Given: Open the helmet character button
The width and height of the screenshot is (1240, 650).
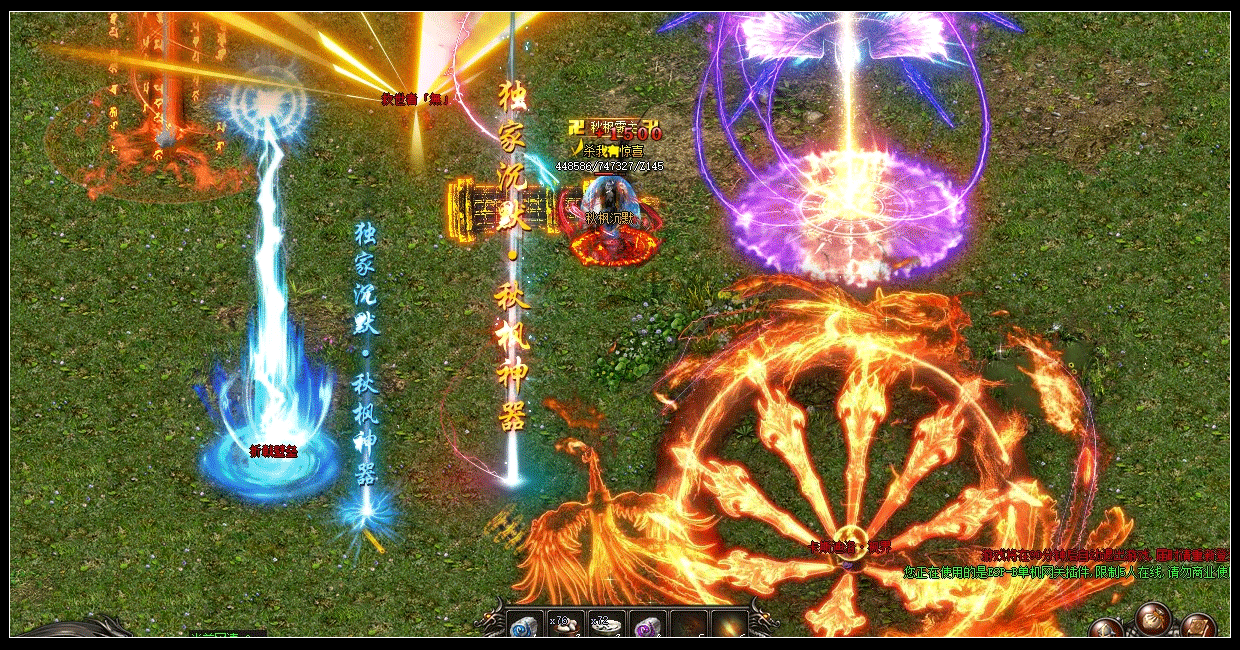Looking at the screenshot, I should tap(1107, 629).
